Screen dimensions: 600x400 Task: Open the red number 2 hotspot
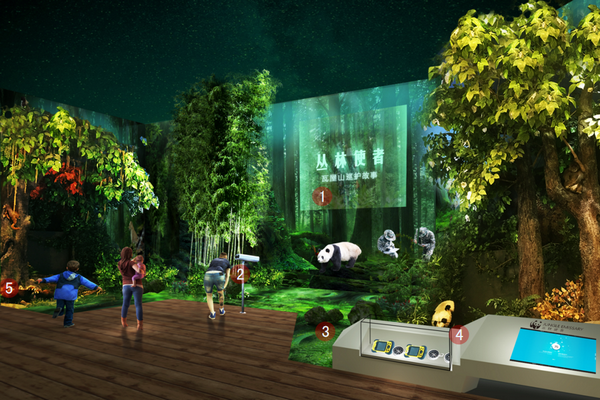240,273
